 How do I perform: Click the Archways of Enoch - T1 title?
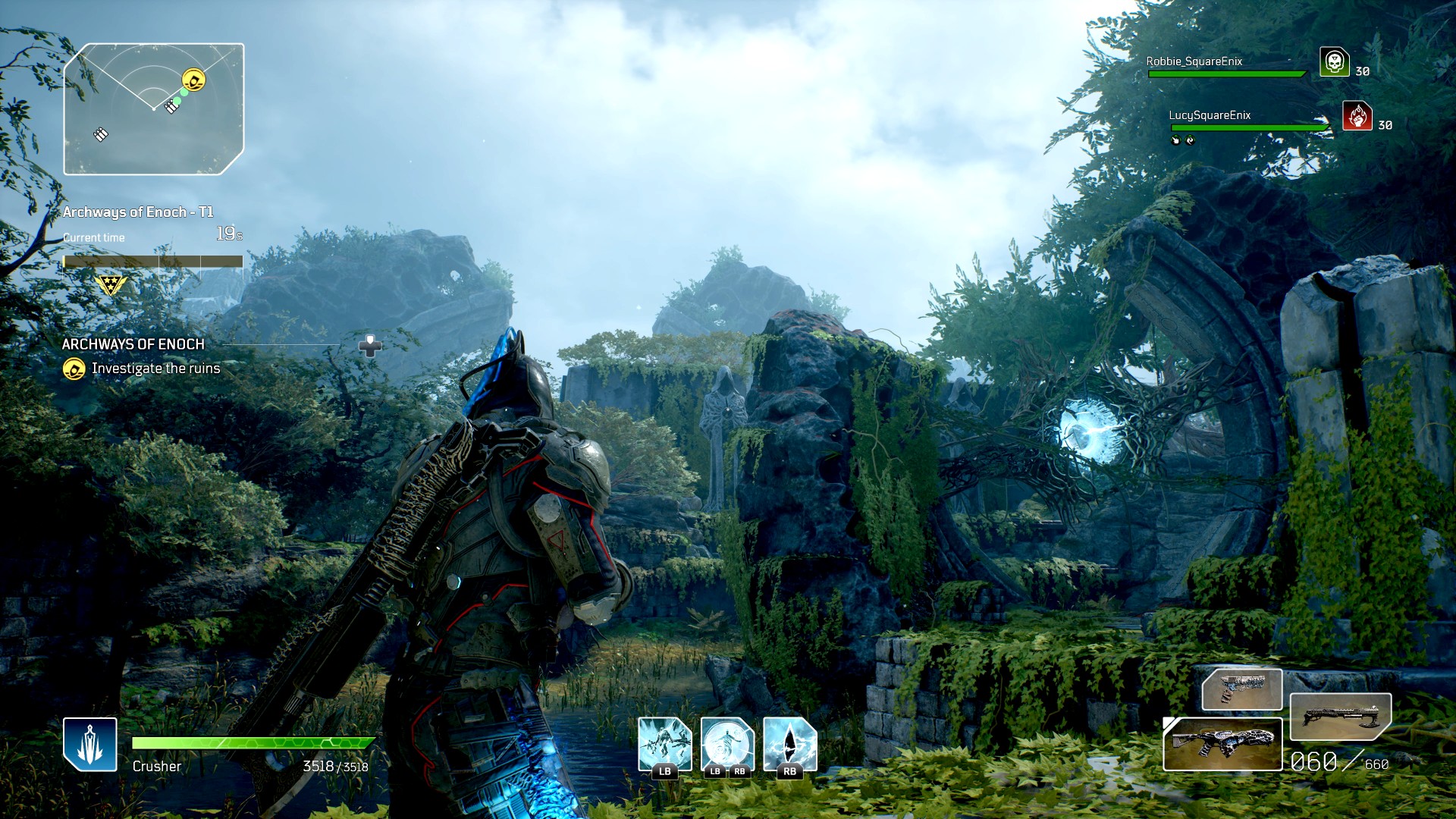click(138, 212)
